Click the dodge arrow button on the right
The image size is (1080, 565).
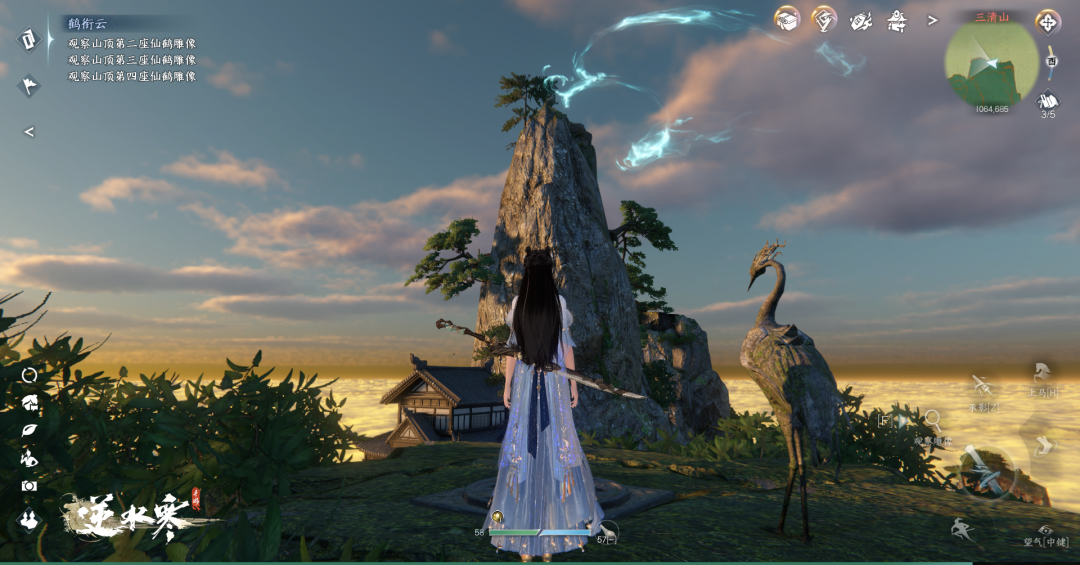click(x=1045, y=445)
